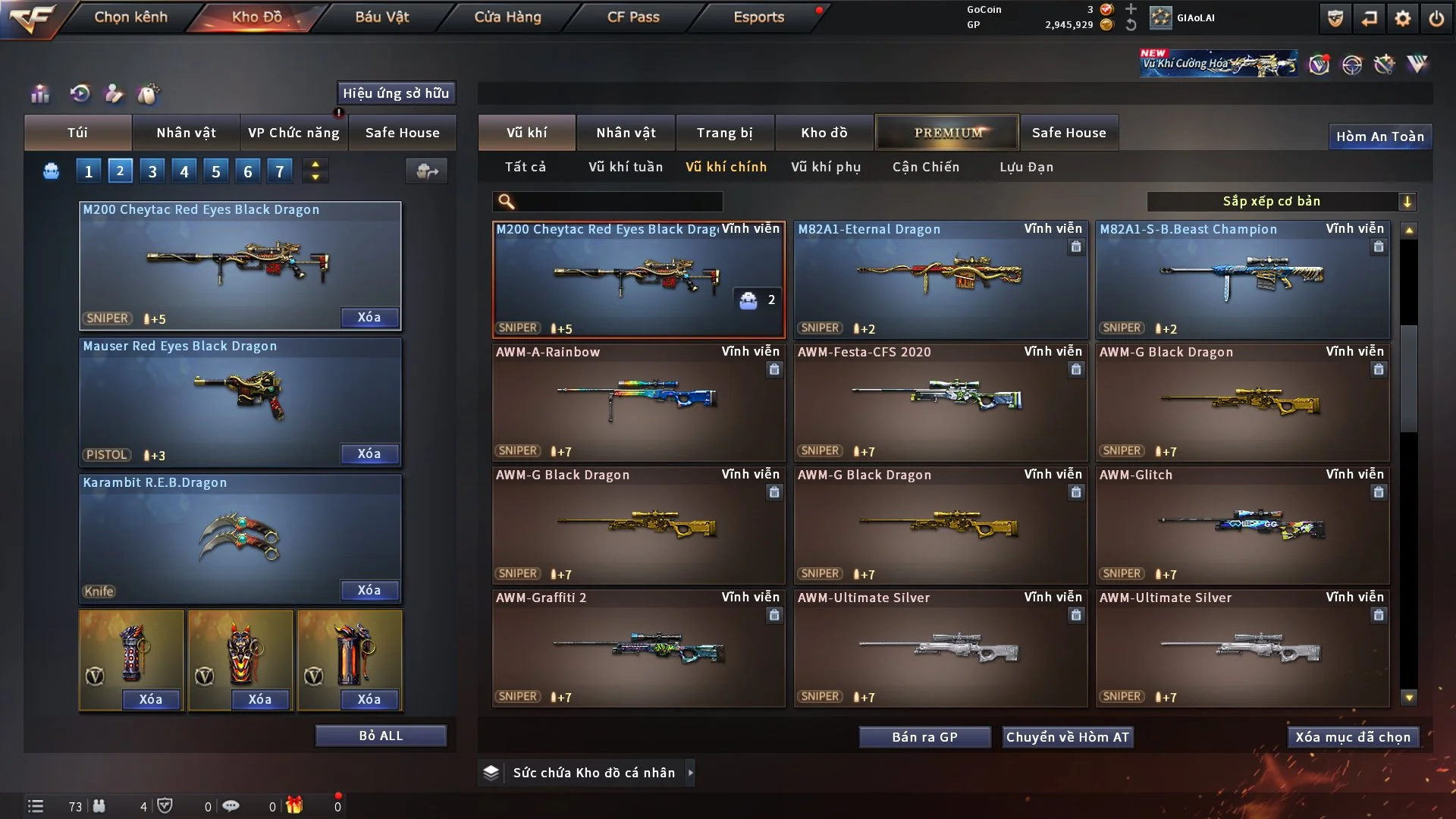Select the Nhân vật bag tab
Screen dimensions: 1456x819
tap(186, 133)
